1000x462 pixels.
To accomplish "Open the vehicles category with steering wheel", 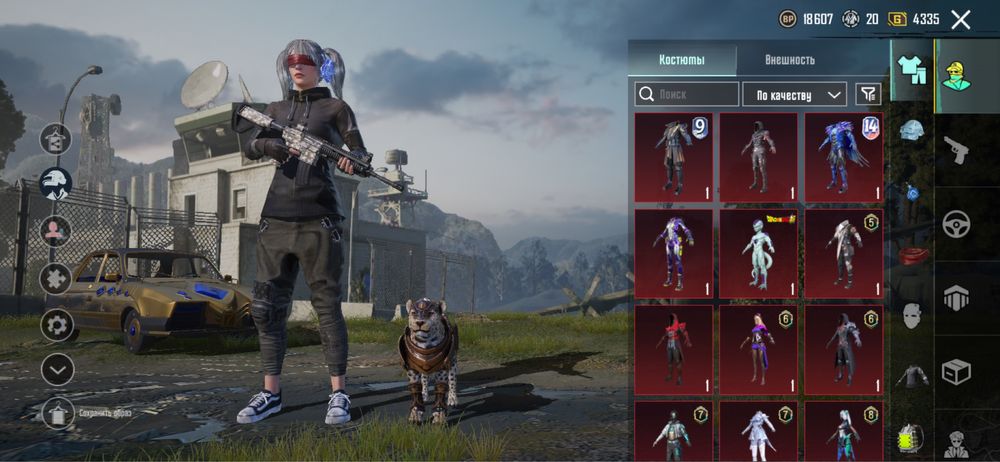I will pyautogui.click(x=957, y=224).
